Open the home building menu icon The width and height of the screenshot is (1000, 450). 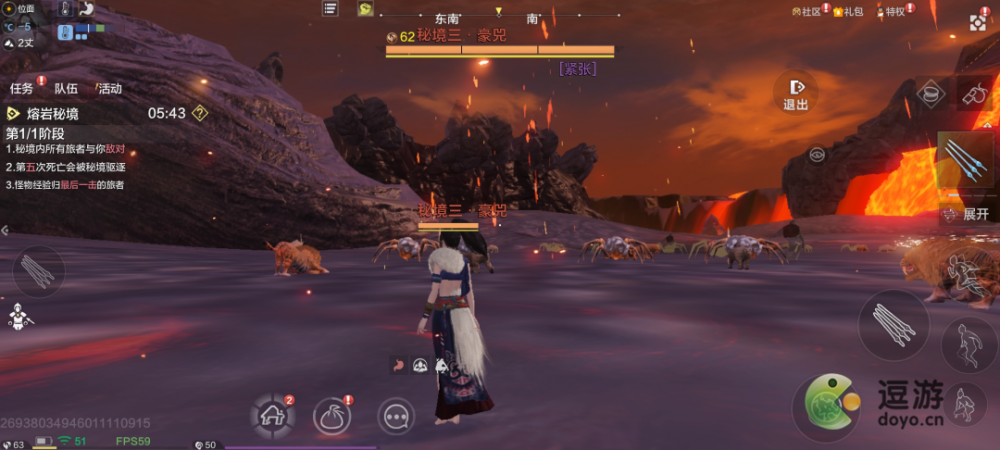(271, 414)
